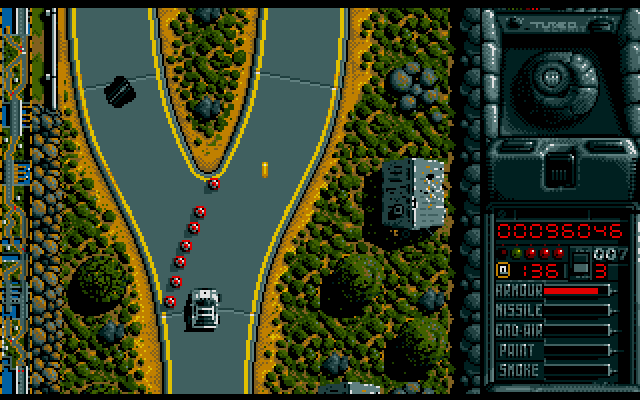Activate the Paint weapon row

554,350
